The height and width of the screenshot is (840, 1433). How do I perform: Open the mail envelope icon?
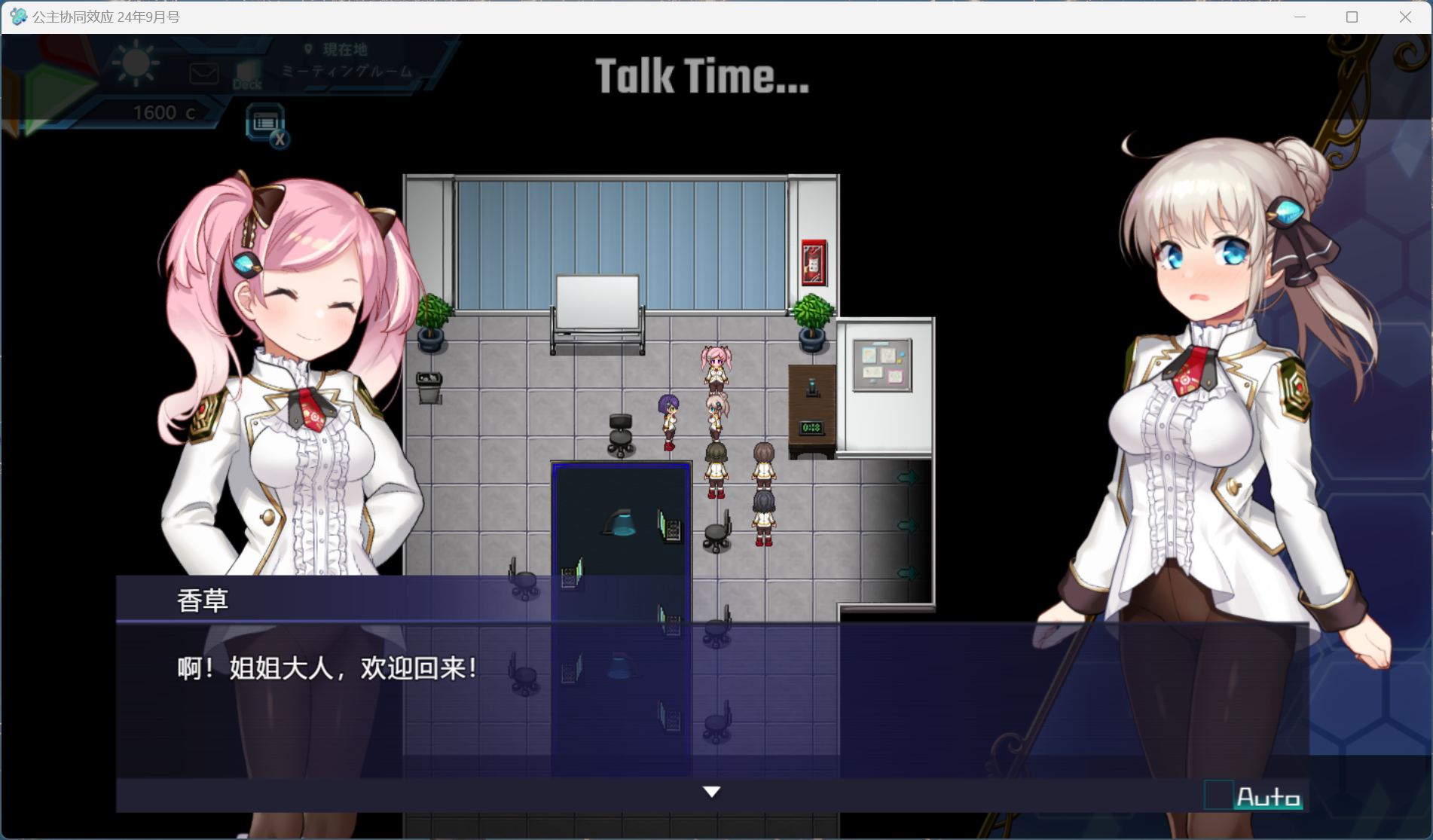pyautogui.click(x=202, y=73)
